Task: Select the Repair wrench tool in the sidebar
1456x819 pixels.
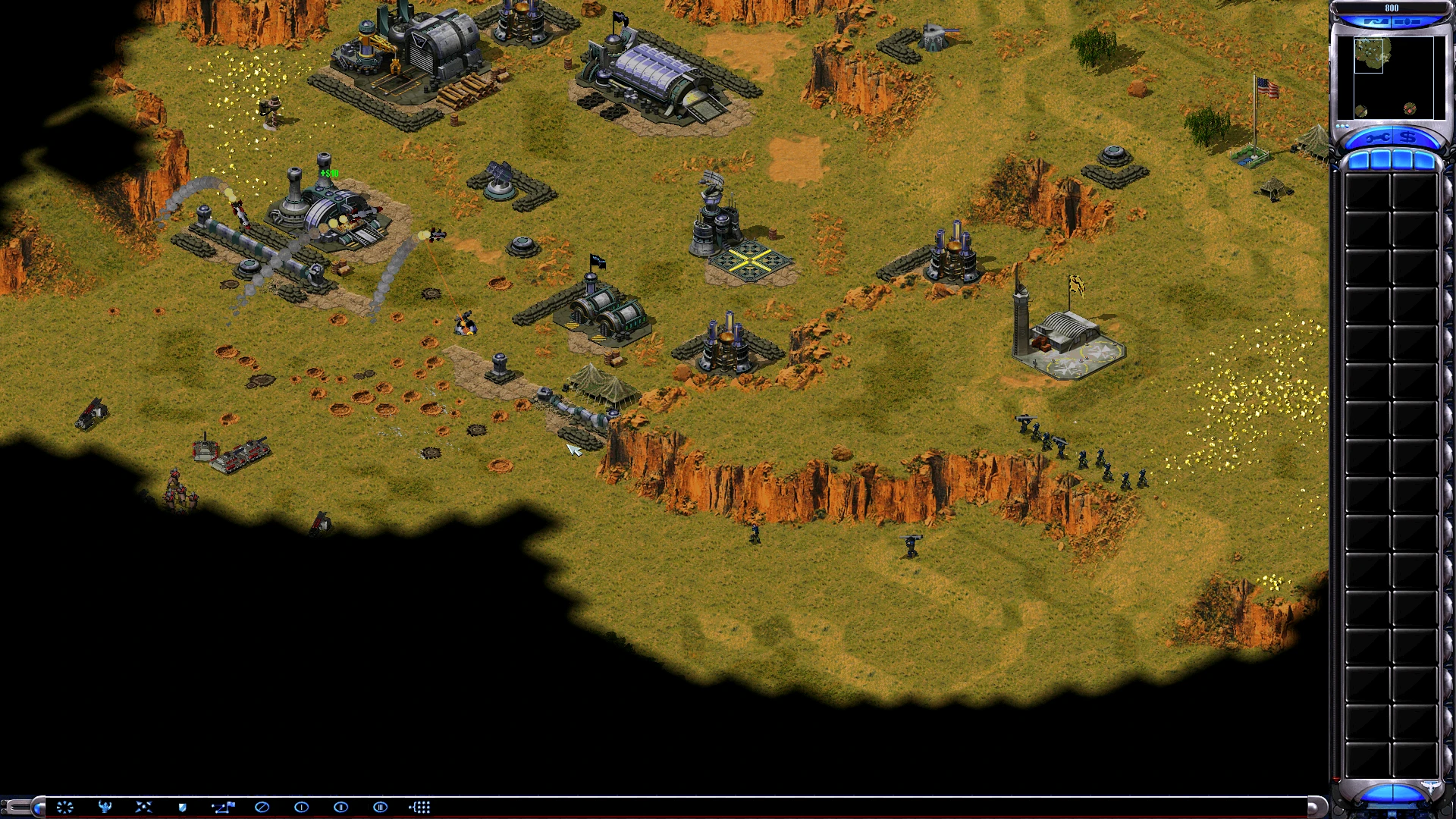Action: pyautogui.click(x=1377, y=137)
